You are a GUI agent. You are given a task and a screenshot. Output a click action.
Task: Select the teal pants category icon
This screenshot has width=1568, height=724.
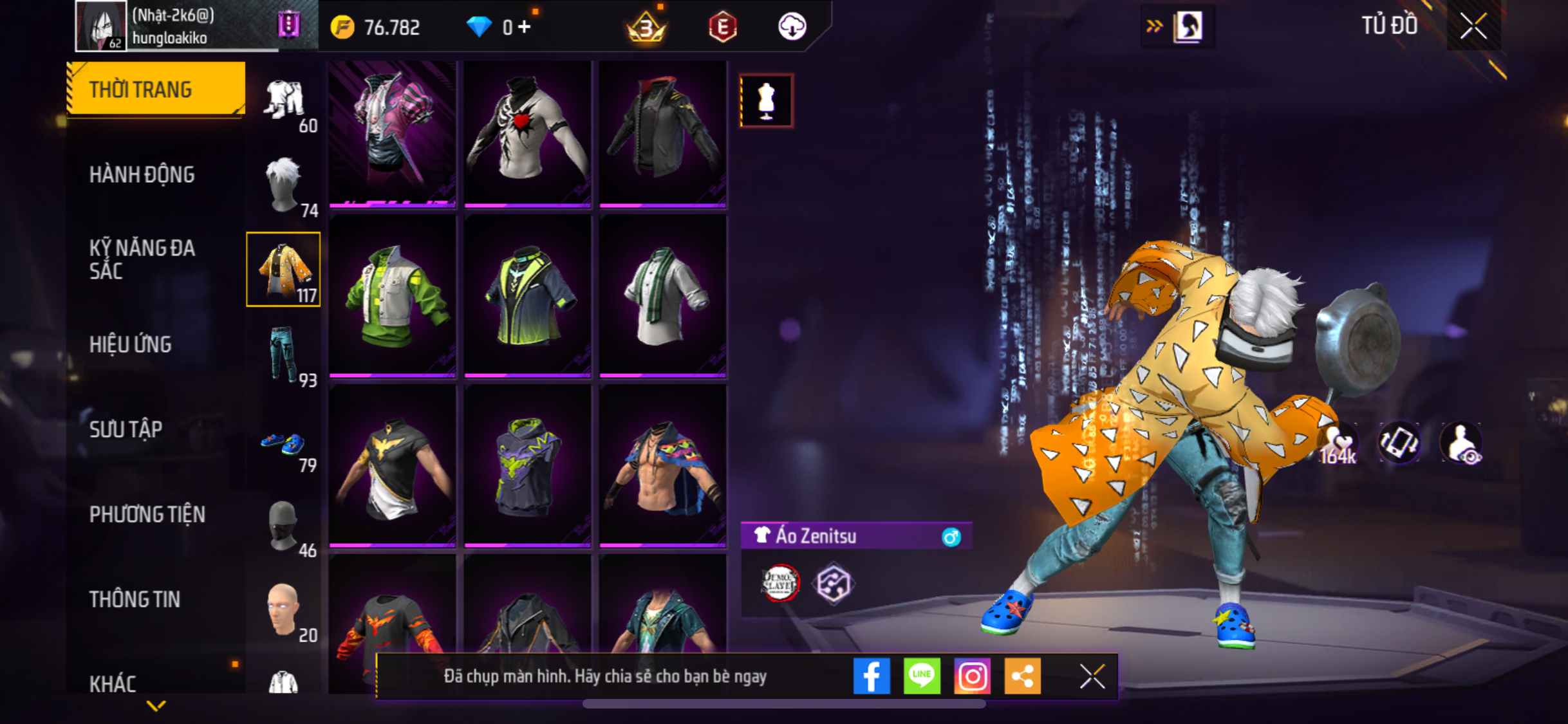click(x=283, y=355)
